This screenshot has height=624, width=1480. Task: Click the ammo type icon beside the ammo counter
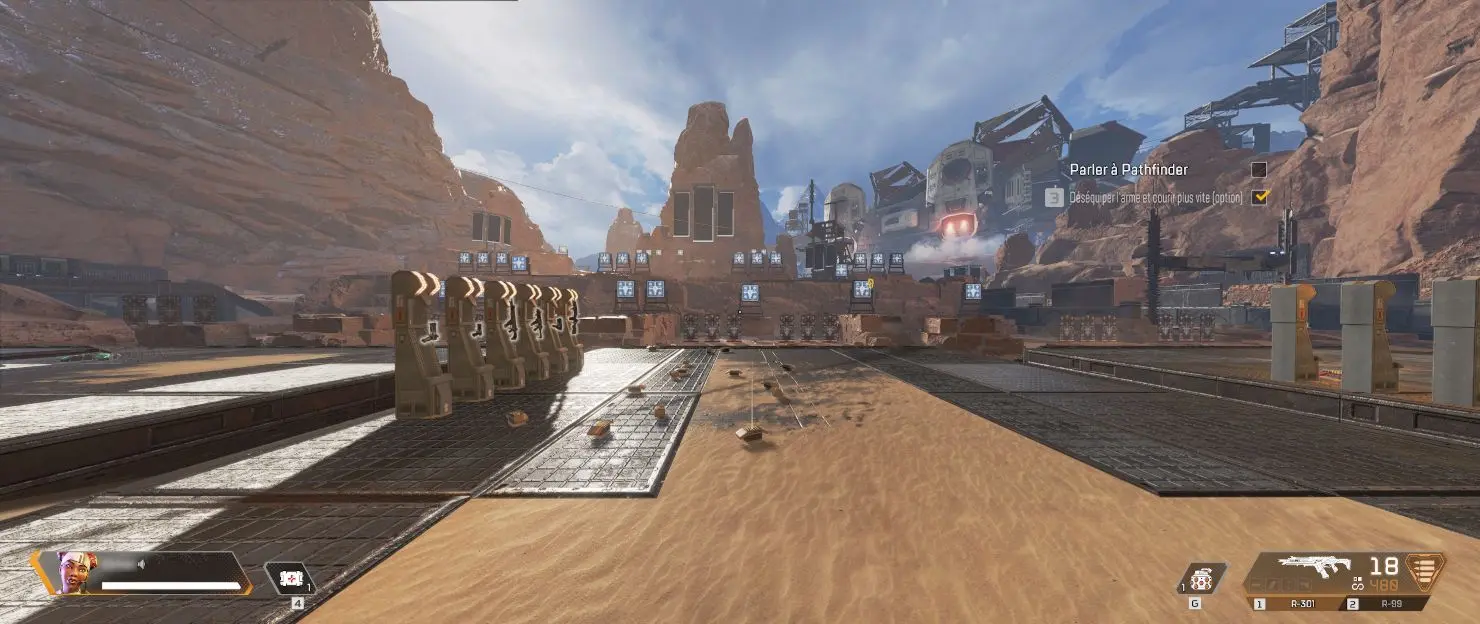click(x=1424, y=572)
